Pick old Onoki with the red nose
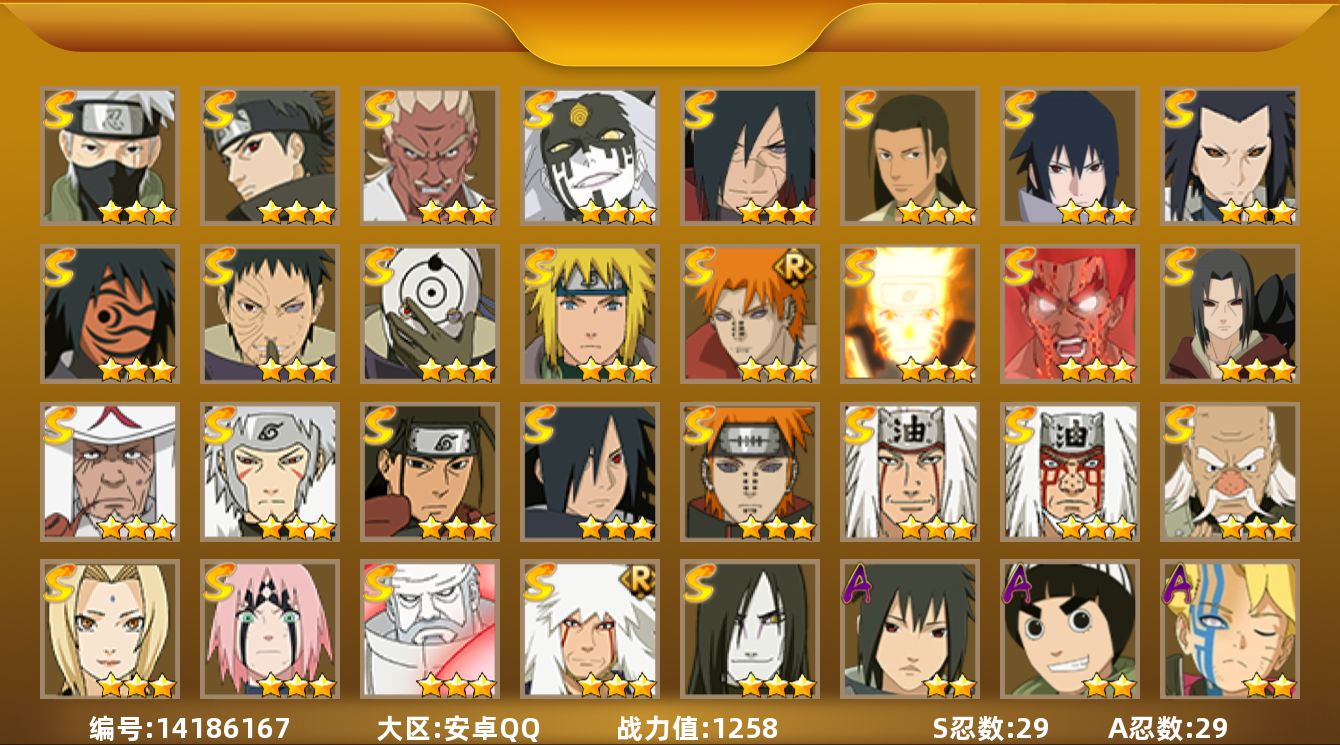 pos(1229,471)
